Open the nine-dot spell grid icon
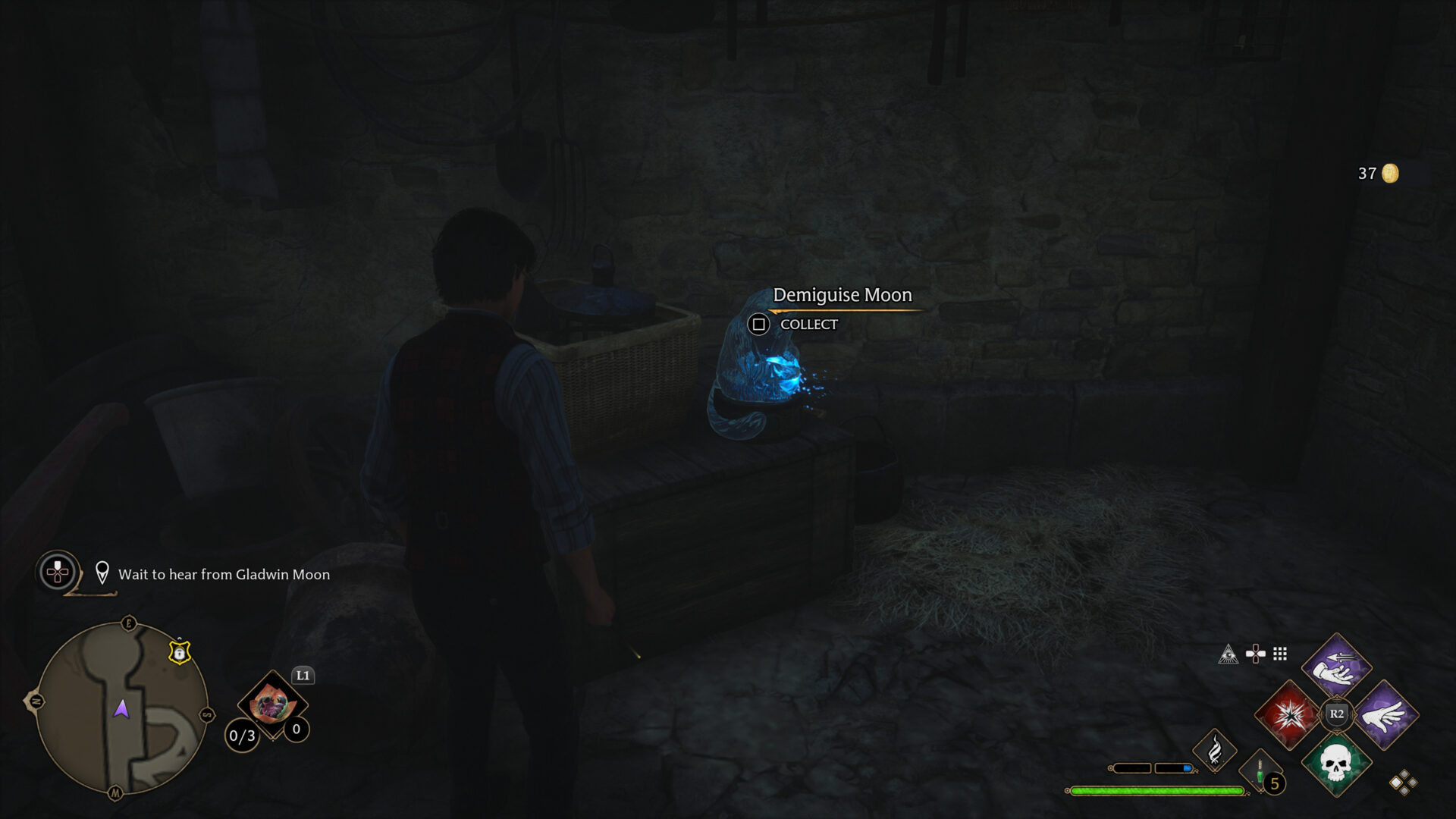Screen dimensions: 1456x819 tap(1280, 654)
